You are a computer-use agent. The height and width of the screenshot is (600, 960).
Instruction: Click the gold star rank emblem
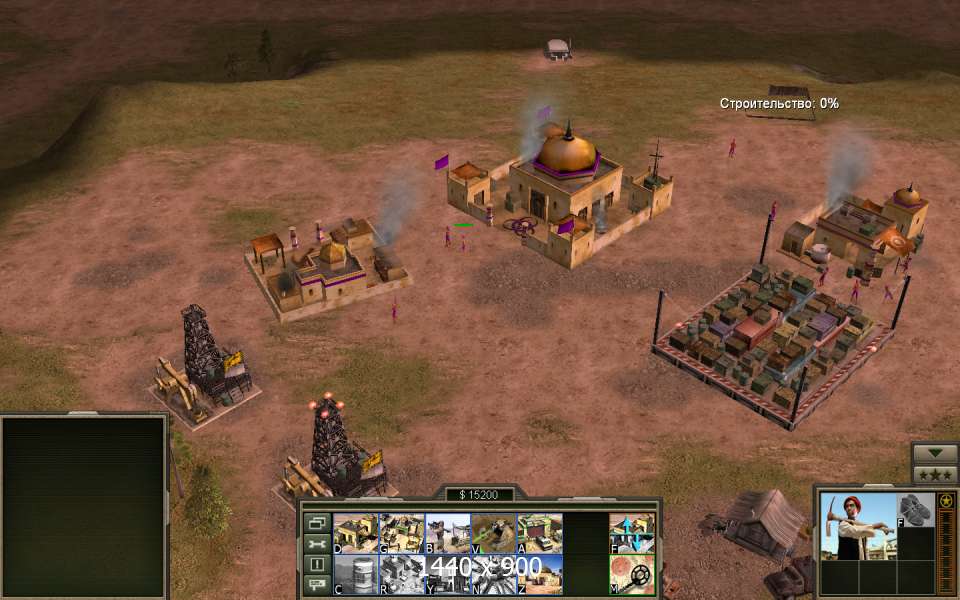946,500
